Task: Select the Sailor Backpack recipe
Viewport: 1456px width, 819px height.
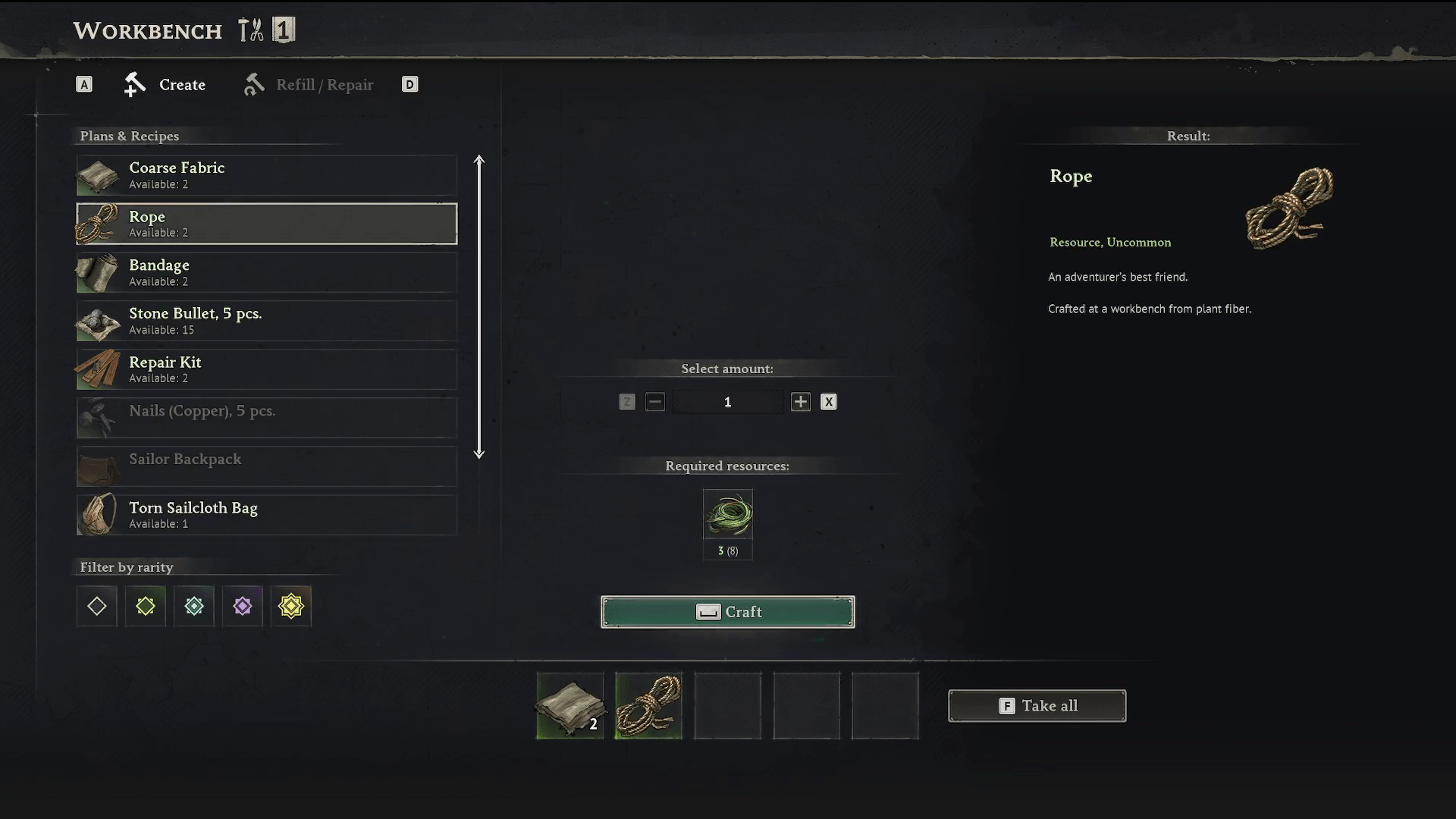Action: 266,466
